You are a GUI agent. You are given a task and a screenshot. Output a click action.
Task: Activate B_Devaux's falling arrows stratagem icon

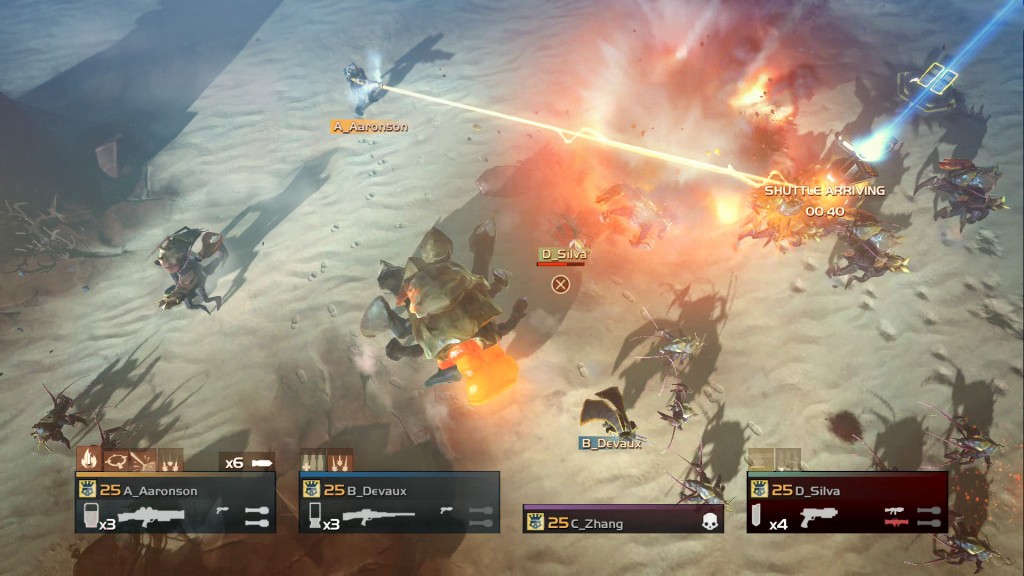tap(340, 459)
